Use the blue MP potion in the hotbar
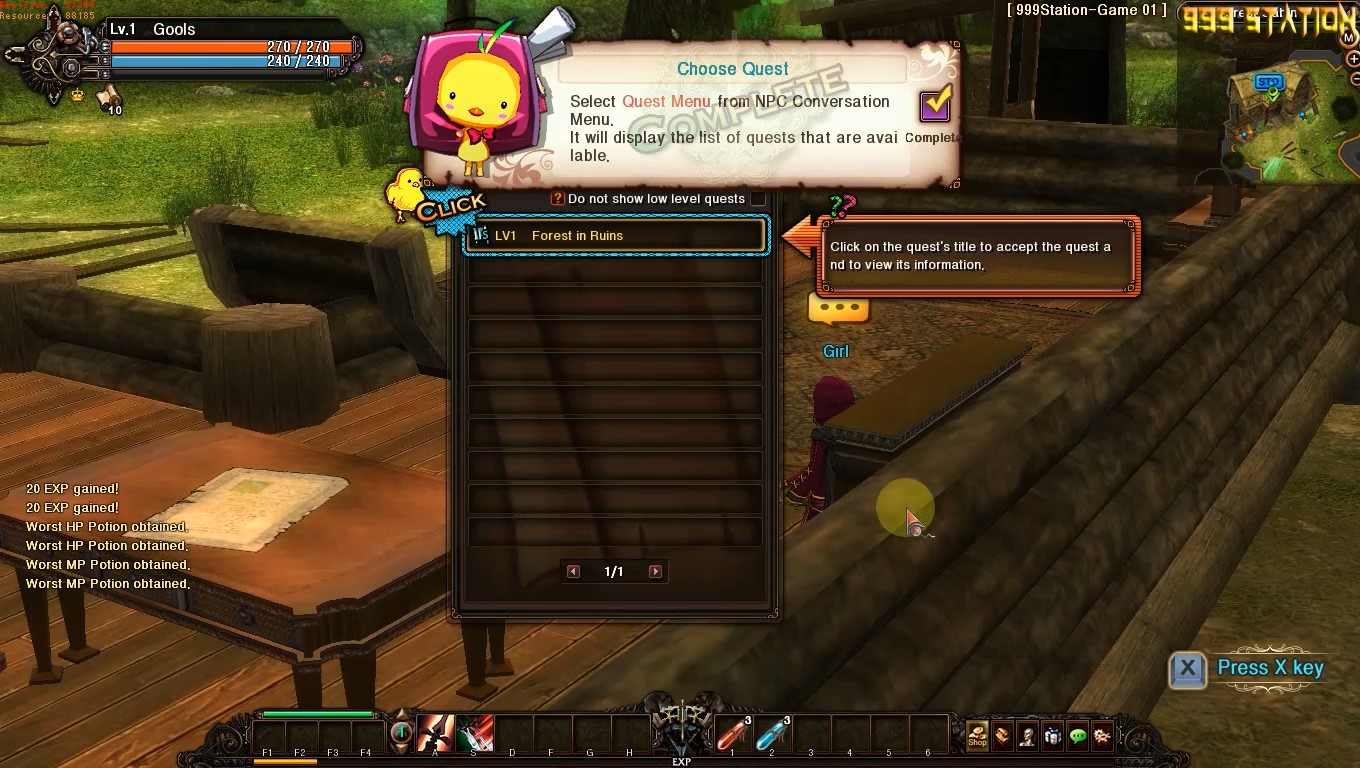The height and width of the screenshot is (768, 1360). pos(771,735)
